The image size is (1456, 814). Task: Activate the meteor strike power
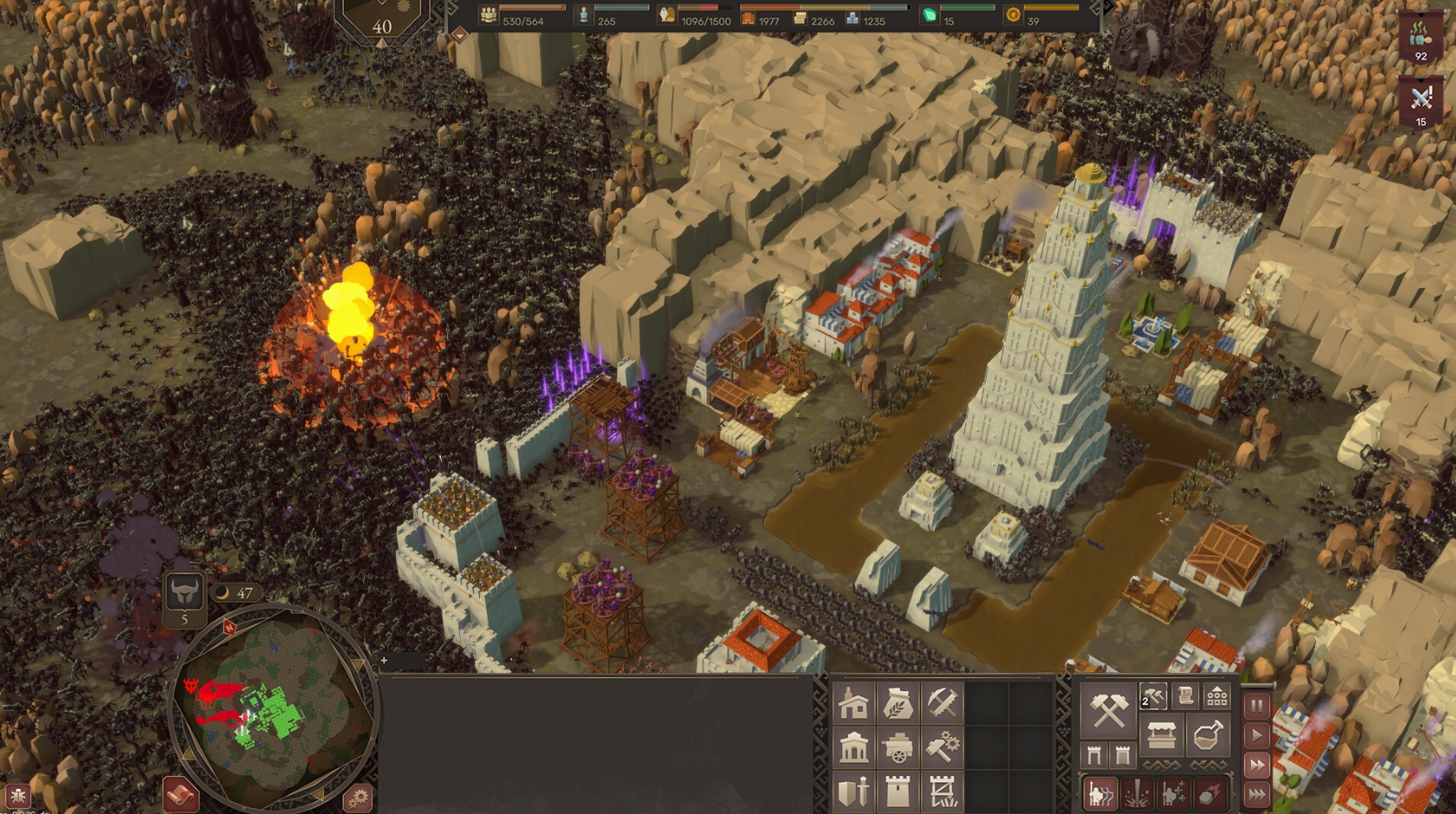1210,793
